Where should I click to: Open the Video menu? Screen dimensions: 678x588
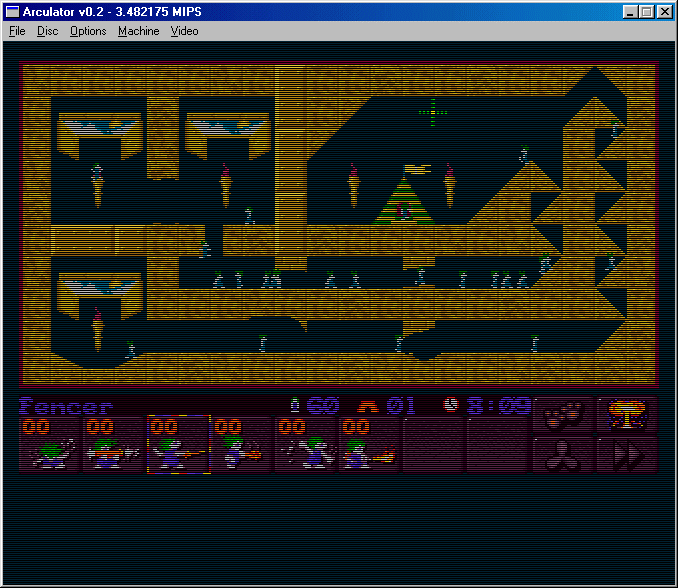tap(184, 31)
